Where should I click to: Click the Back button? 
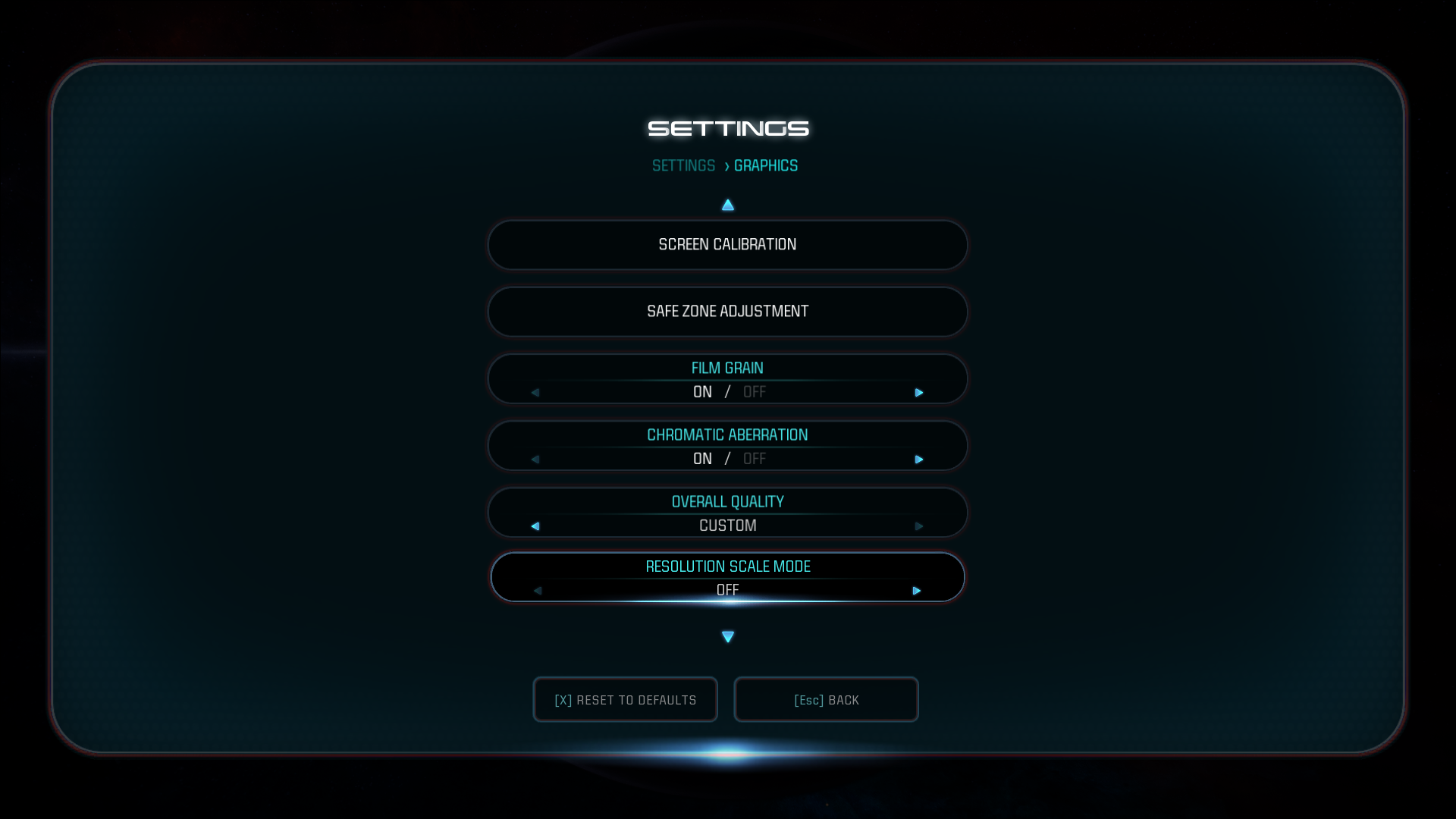tap(826, 699)
